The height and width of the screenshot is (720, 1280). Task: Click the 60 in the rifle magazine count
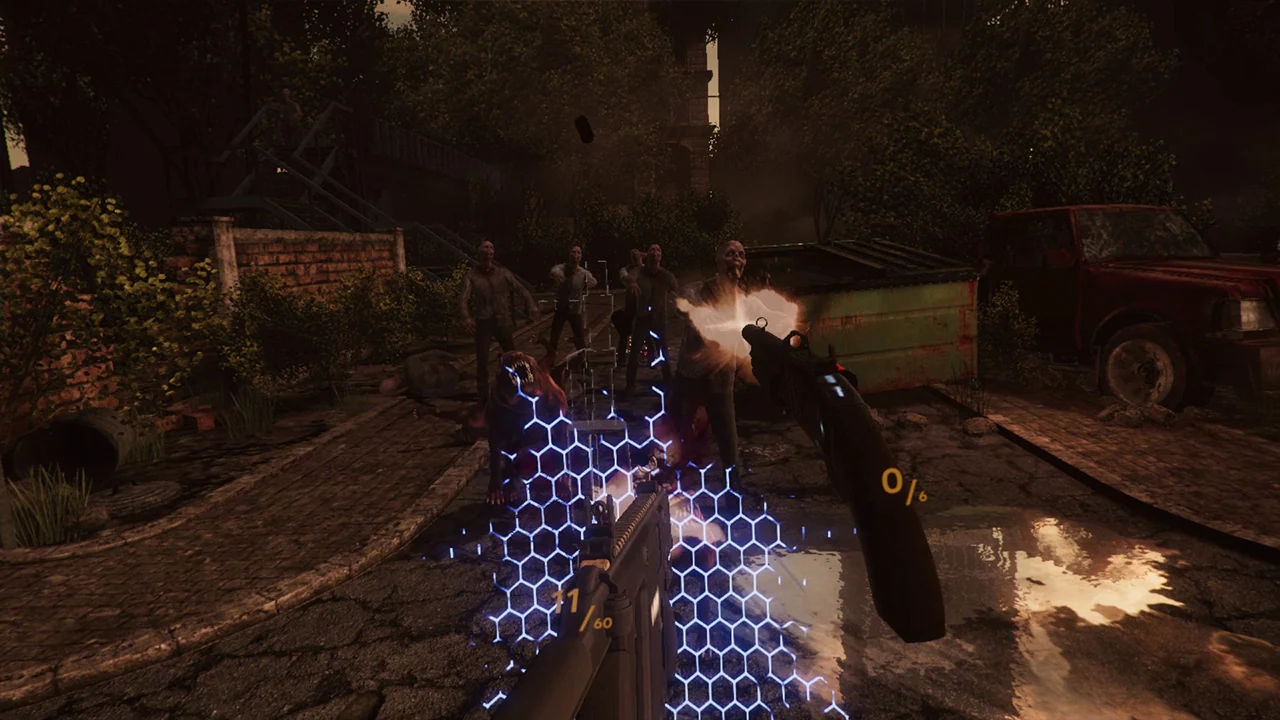(x=600, y=623)
